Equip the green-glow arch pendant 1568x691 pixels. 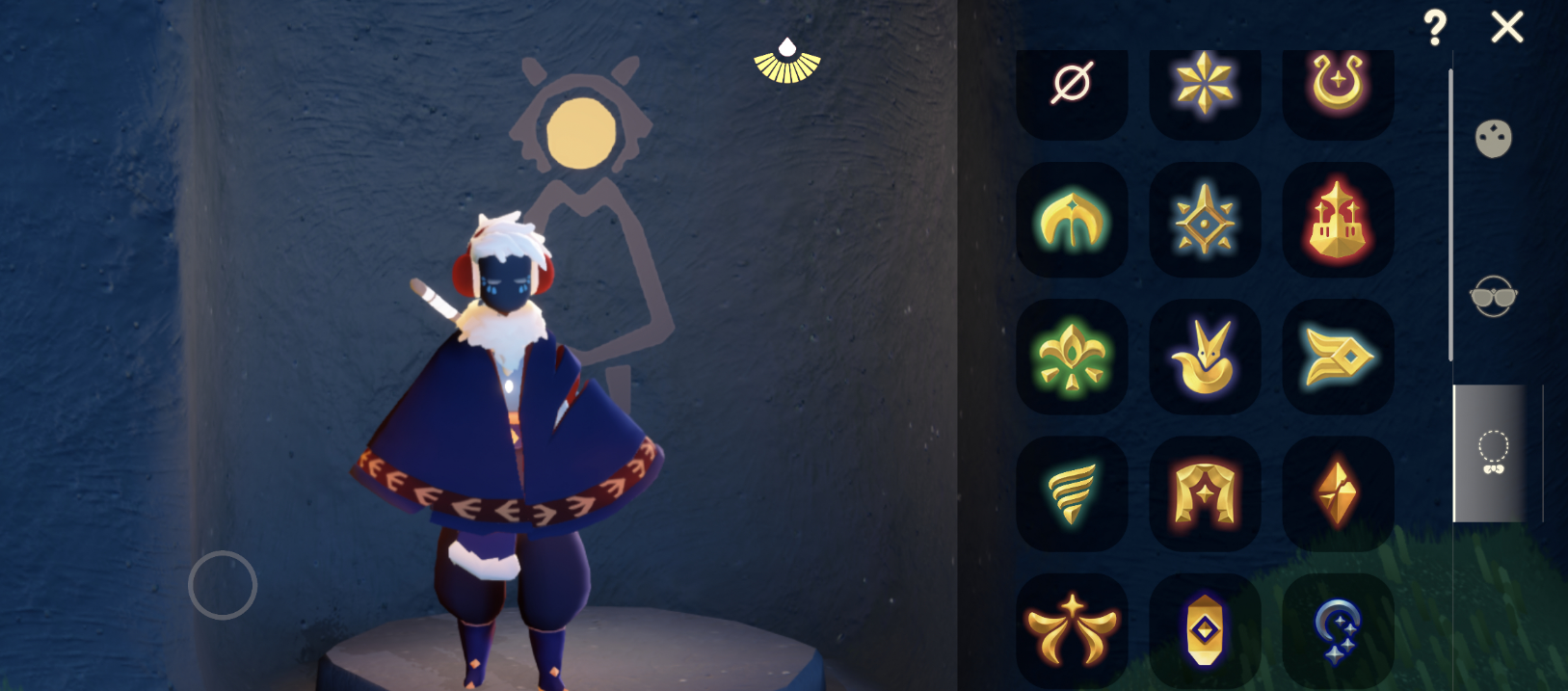[x=1072, y=221]
